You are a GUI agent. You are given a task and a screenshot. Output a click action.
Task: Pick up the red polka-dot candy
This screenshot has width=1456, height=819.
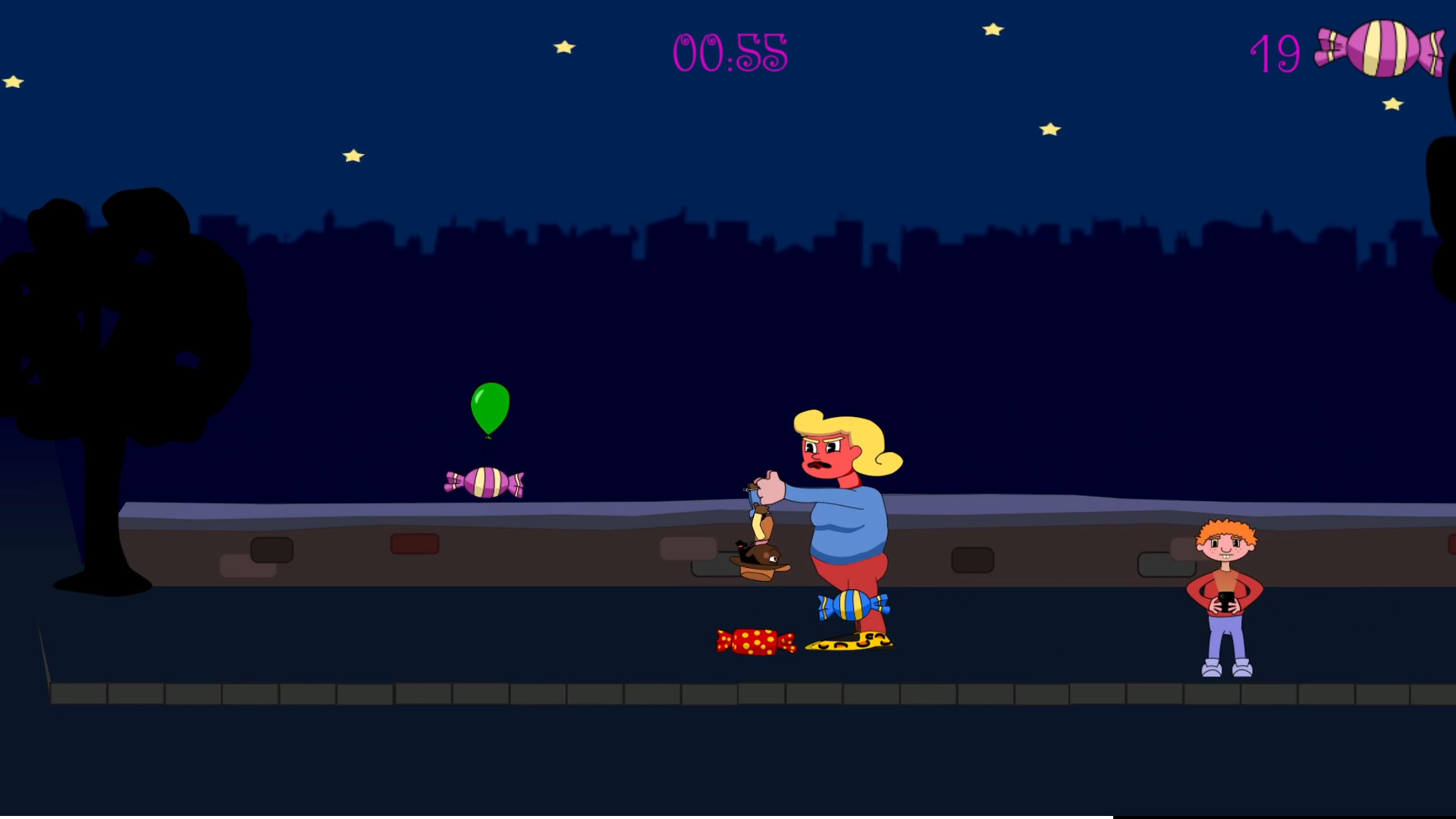pyautogui.click(x=755, y=641)
